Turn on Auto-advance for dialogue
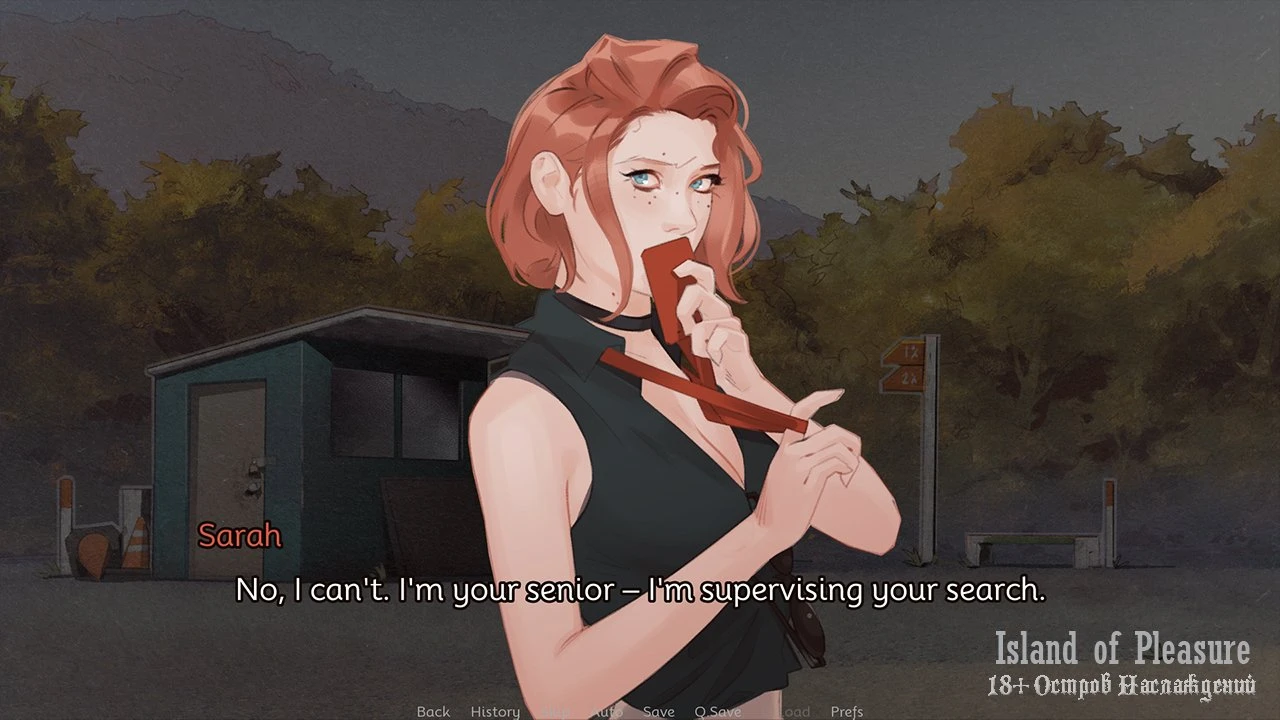 606,711
